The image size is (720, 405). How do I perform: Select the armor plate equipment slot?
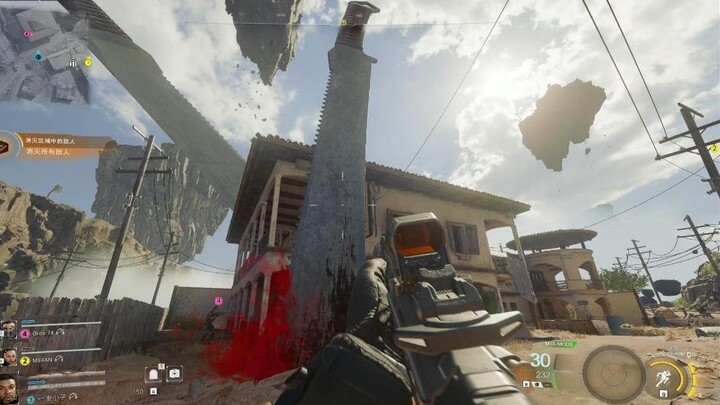click(x=155, y=373)
